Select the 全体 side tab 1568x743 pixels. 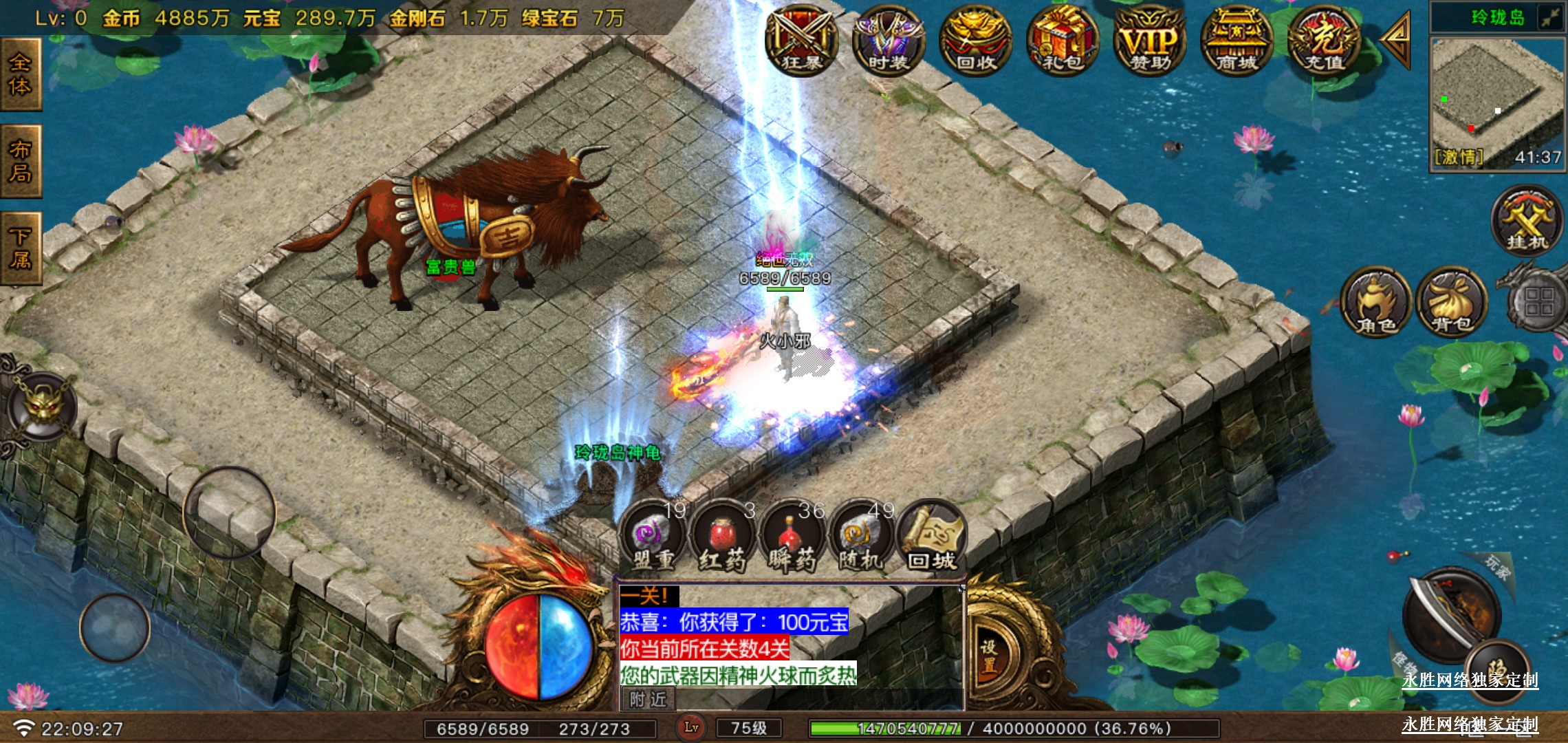21,74
